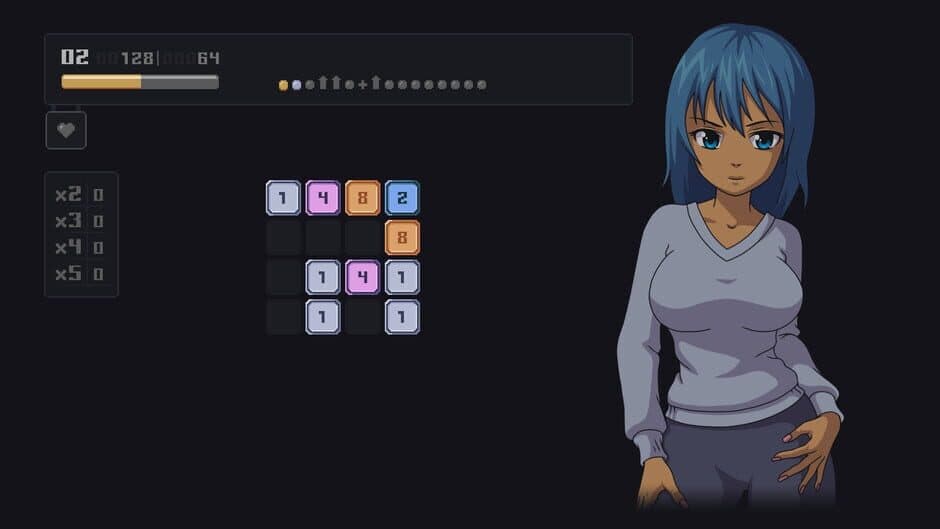The height and width of the screenshot is (529, 940).
Task: Pick the orange 8 tile directly beneath the 2
Action: (402, 238)
